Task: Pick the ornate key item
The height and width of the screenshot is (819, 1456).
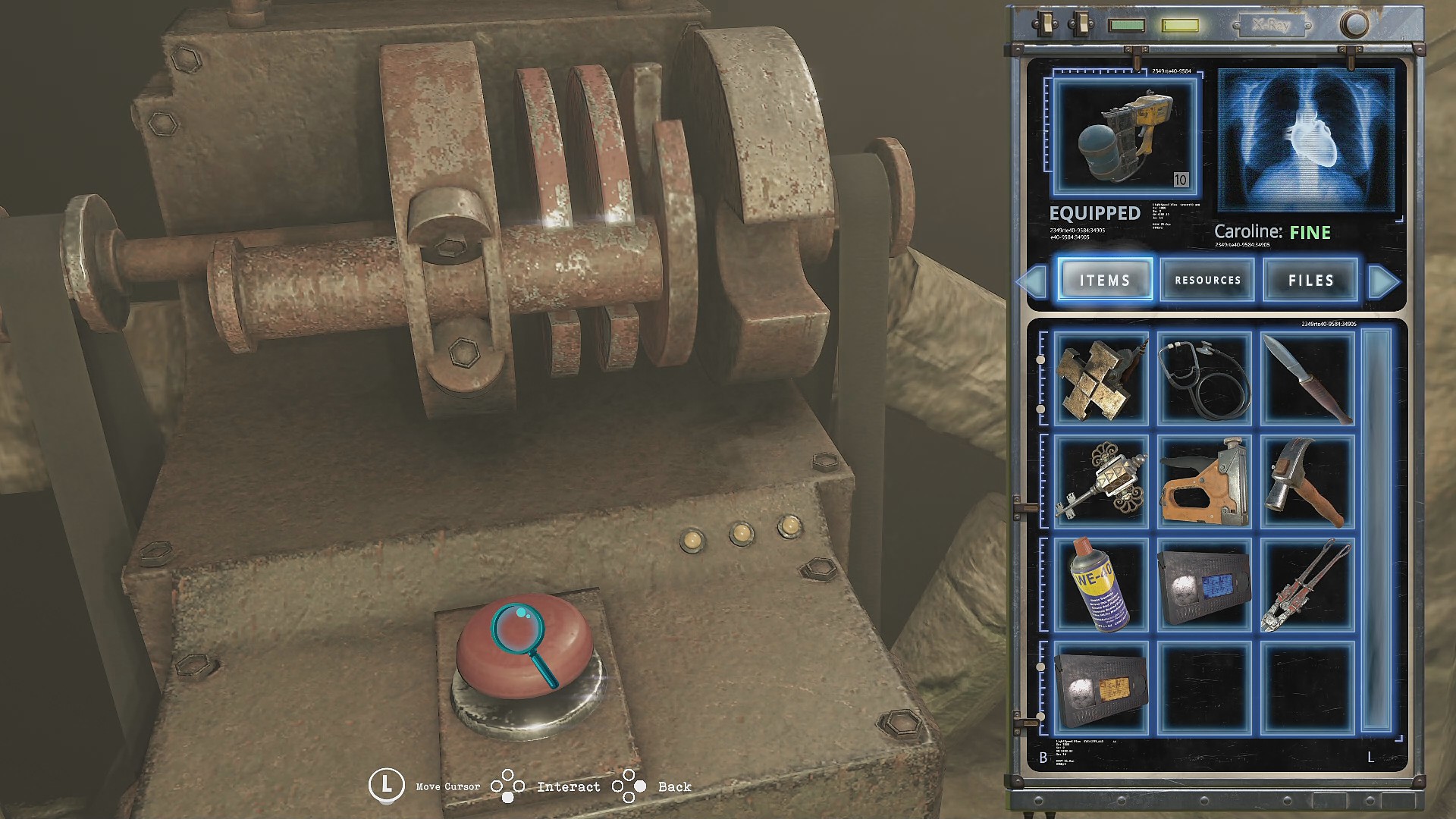Action: tap(1100, 482)
